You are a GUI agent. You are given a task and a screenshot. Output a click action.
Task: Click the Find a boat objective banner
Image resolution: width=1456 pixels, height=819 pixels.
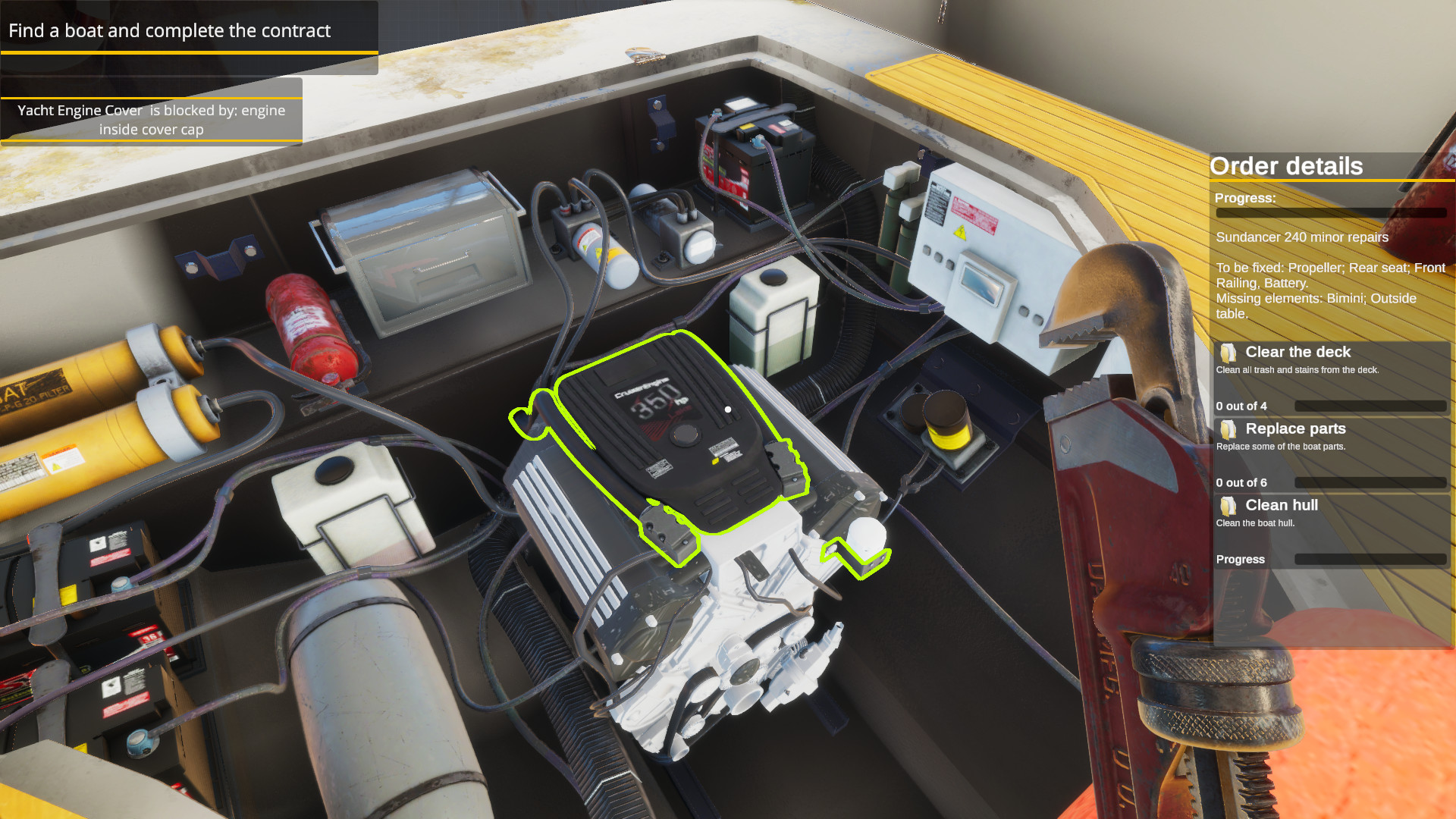(168, 31)
